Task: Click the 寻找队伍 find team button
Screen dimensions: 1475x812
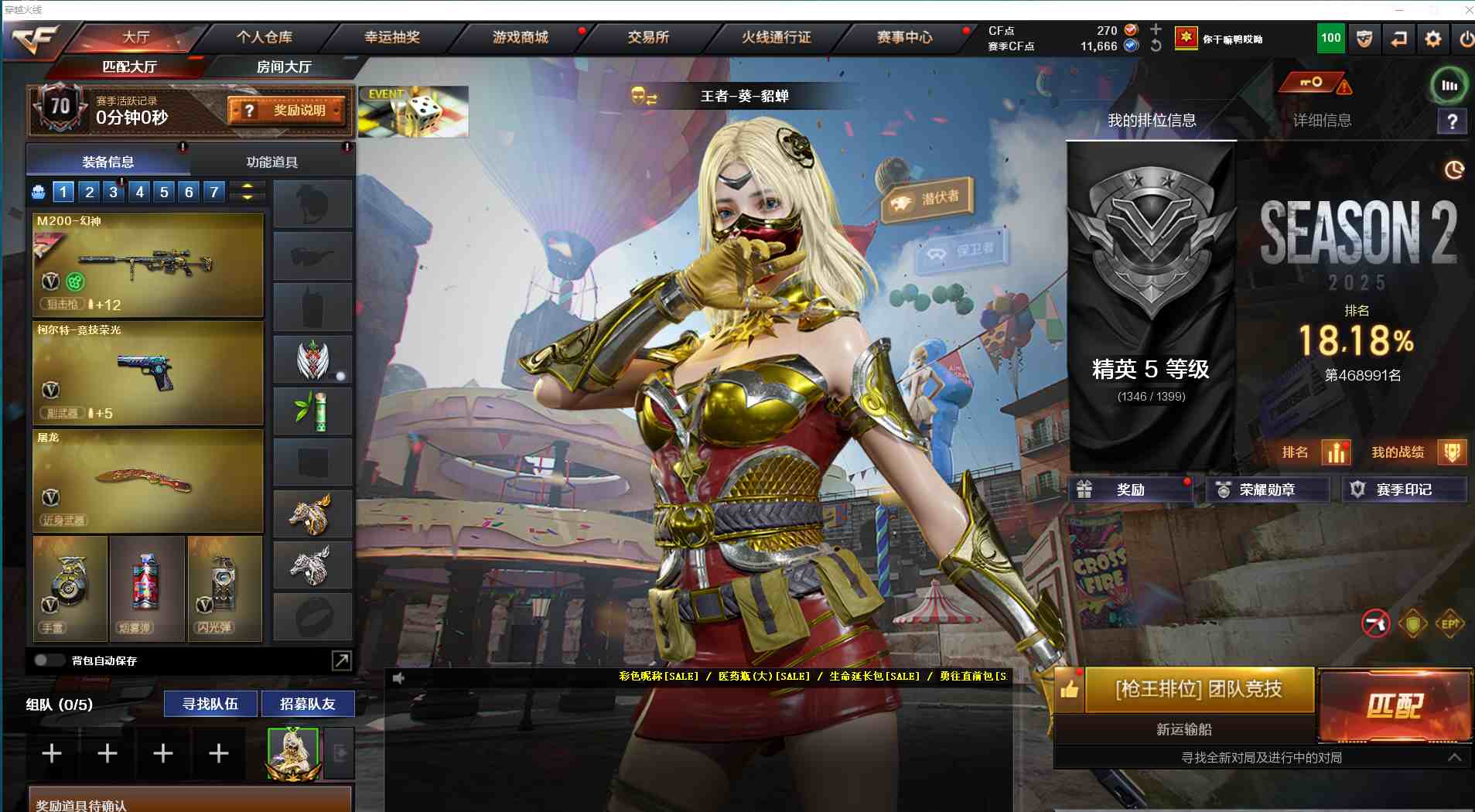Action: pyautogui.click(x=210, y=704)
